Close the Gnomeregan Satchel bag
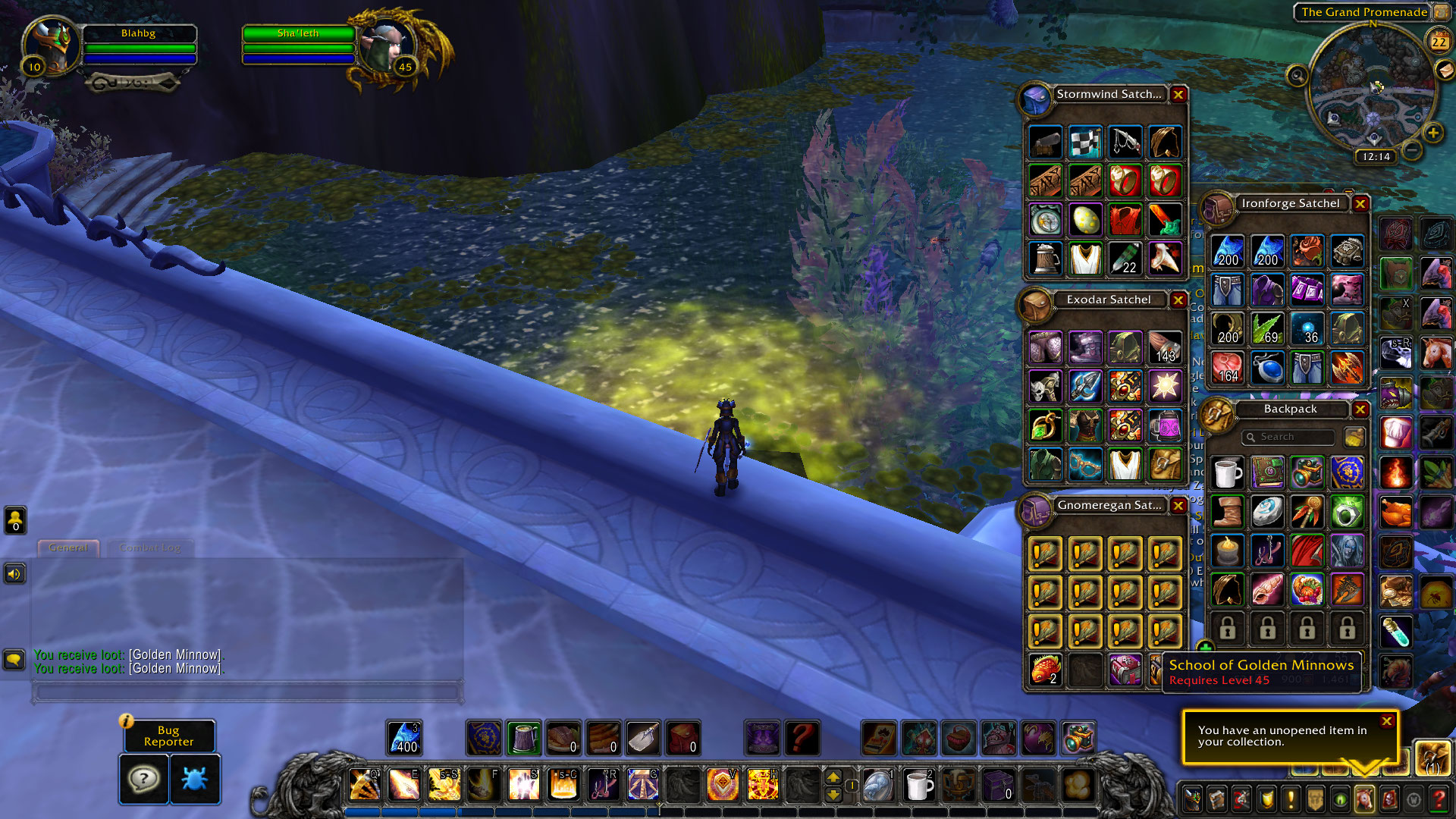 [x=1178, y=506]
